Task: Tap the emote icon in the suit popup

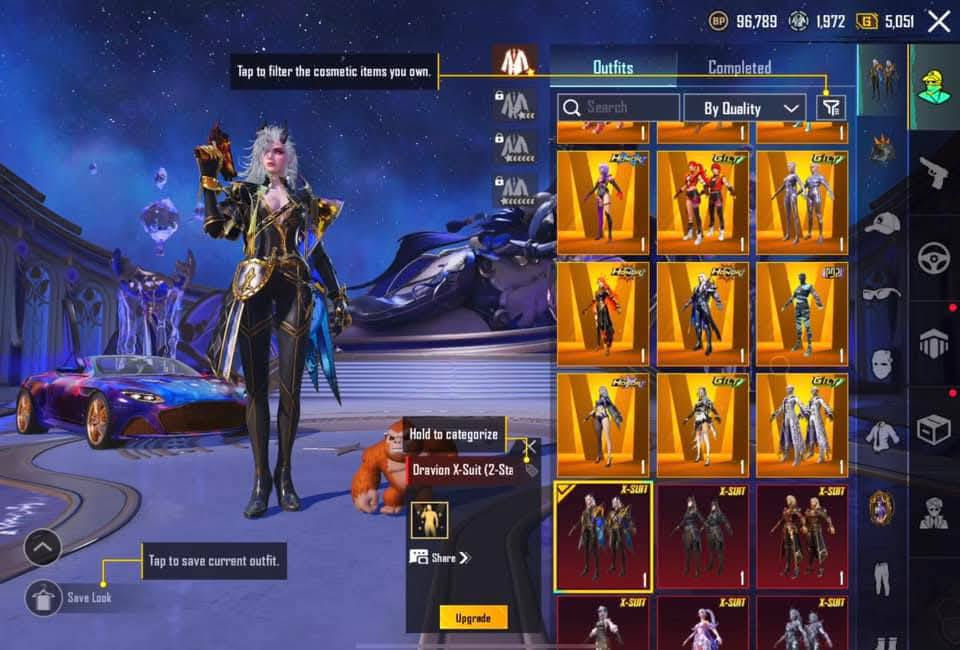Action: click(429, 519)
